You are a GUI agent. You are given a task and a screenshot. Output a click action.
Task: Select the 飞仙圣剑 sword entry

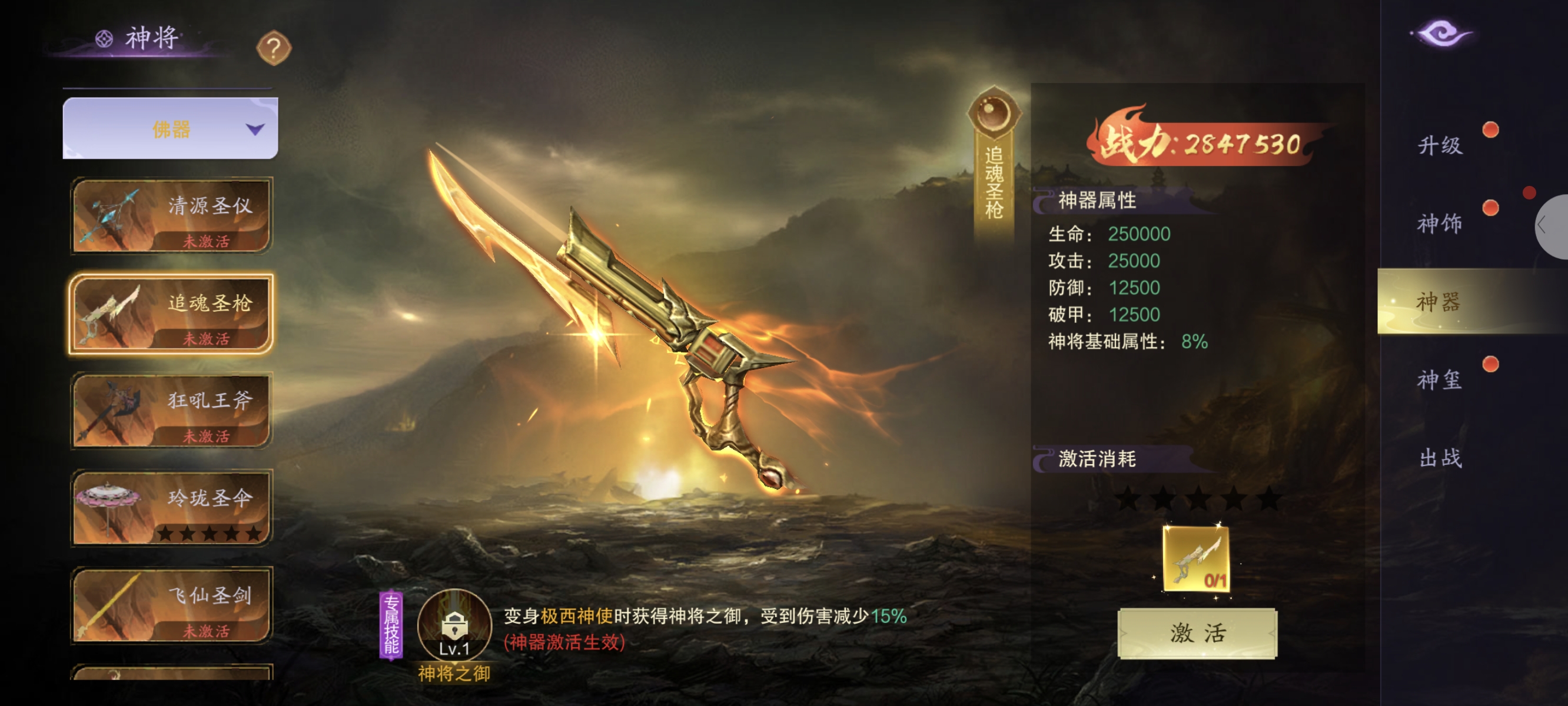(x=172, y=605)
